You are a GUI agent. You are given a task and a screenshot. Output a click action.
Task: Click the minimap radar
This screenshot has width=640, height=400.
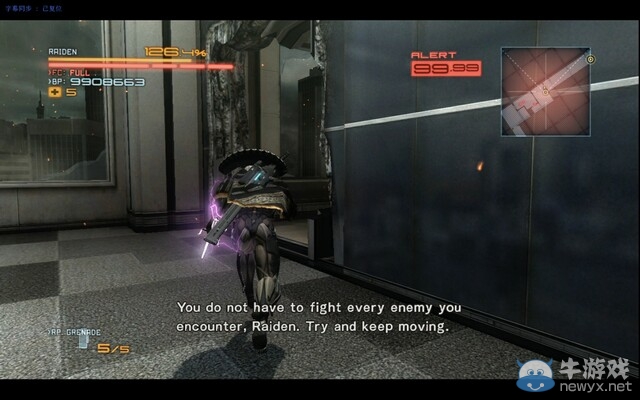545,92
